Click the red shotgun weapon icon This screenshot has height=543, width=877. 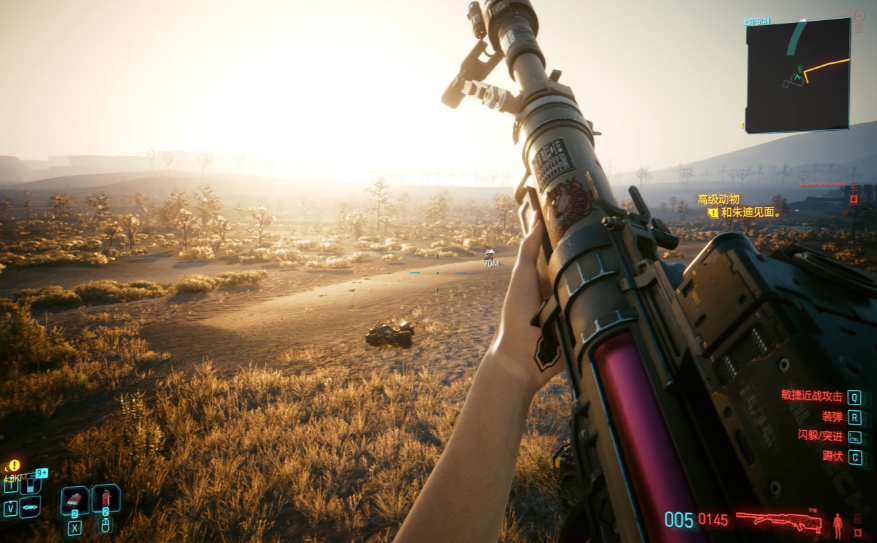778,520
